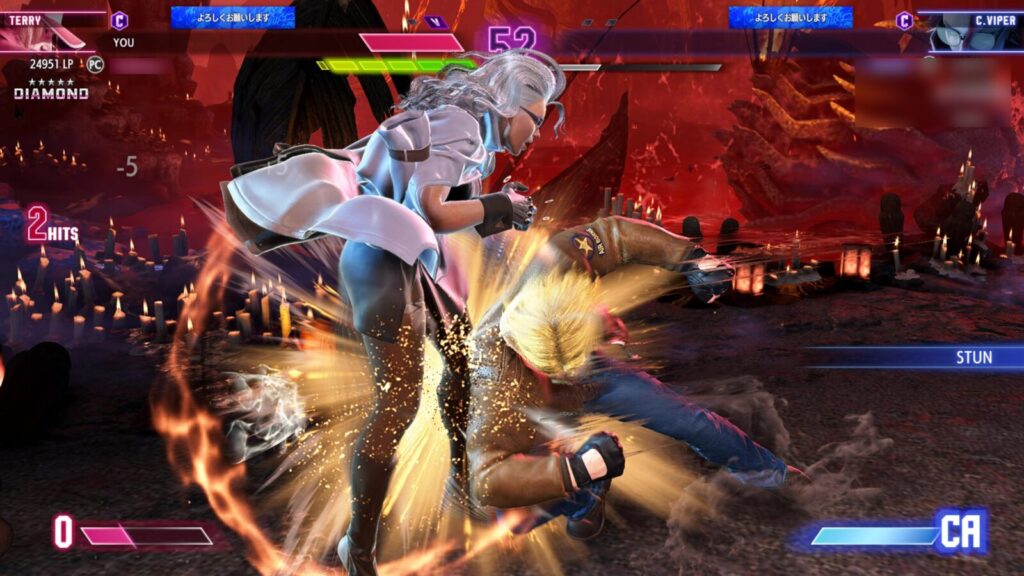This screenshot has width=1024, height=576.
Task: Select the PC platform badge
Action: click(x=95, y=64)
